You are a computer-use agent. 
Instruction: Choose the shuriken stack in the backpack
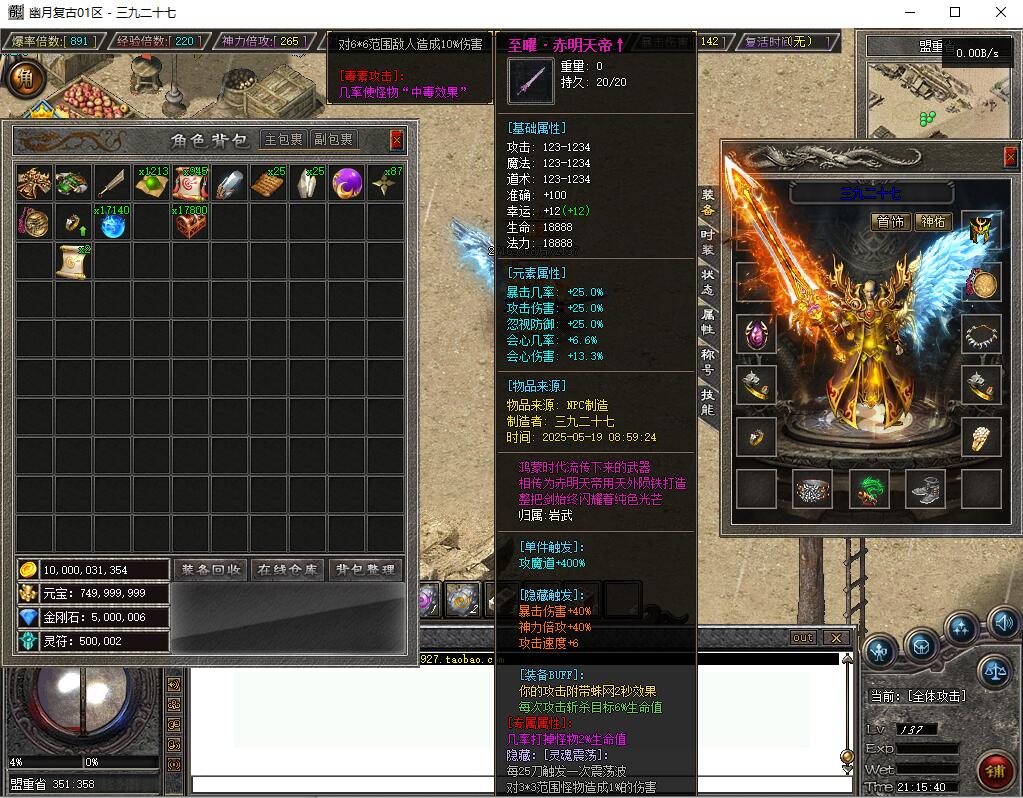385,183
